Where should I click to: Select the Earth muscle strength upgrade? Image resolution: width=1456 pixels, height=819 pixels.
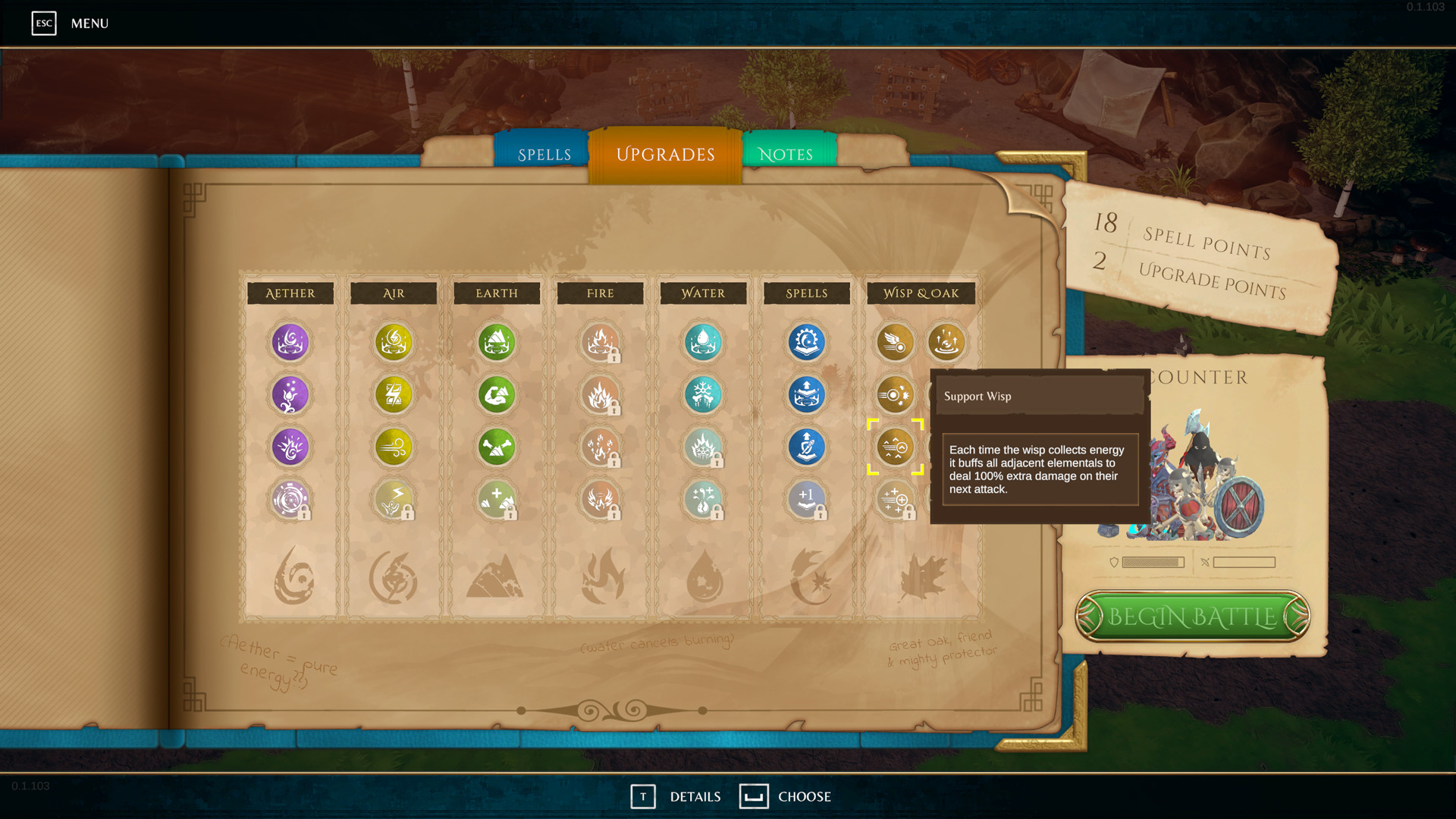click(x=497, y=395)
